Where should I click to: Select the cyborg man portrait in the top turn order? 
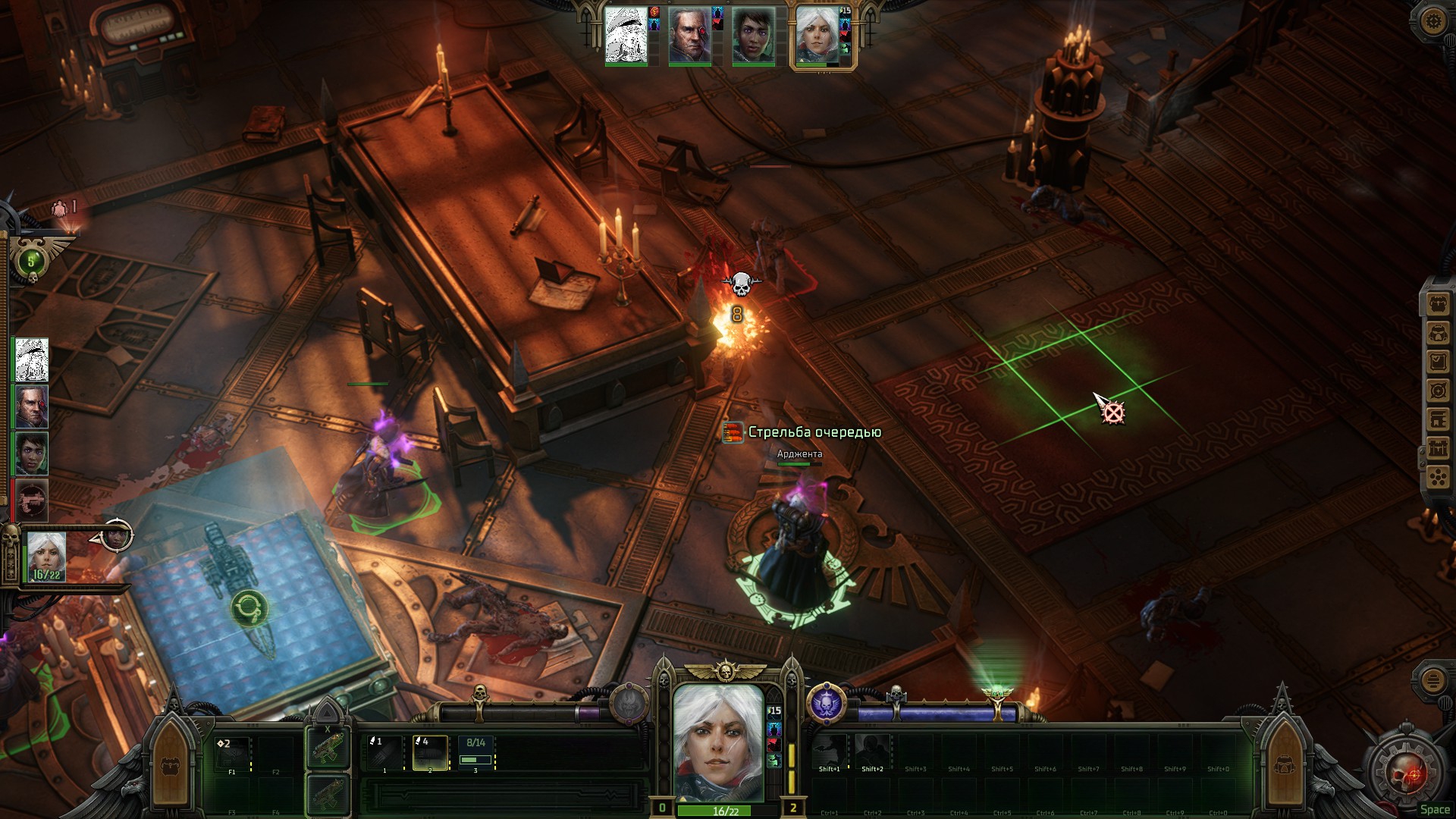(689, 36)
